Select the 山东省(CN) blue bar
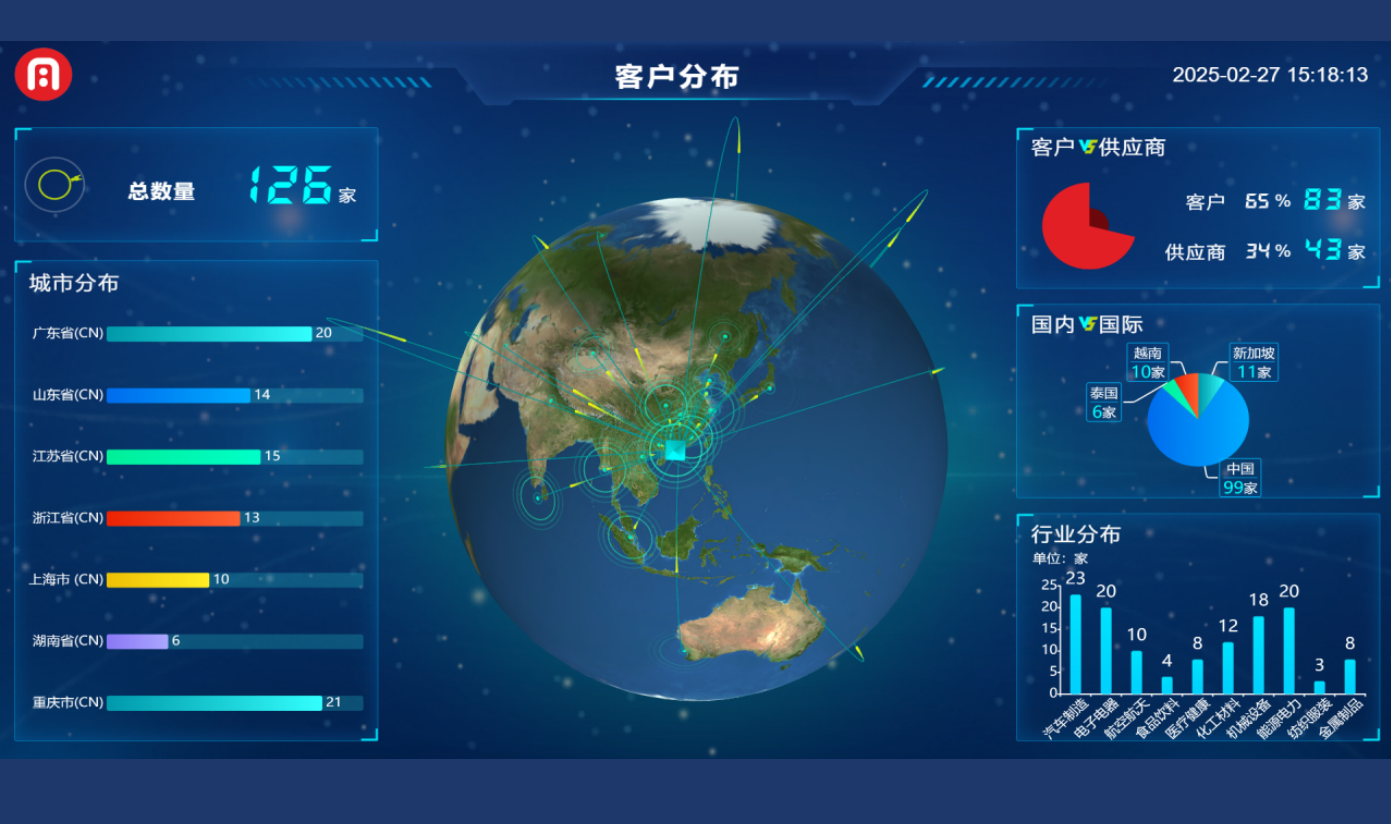 point(178,396)
